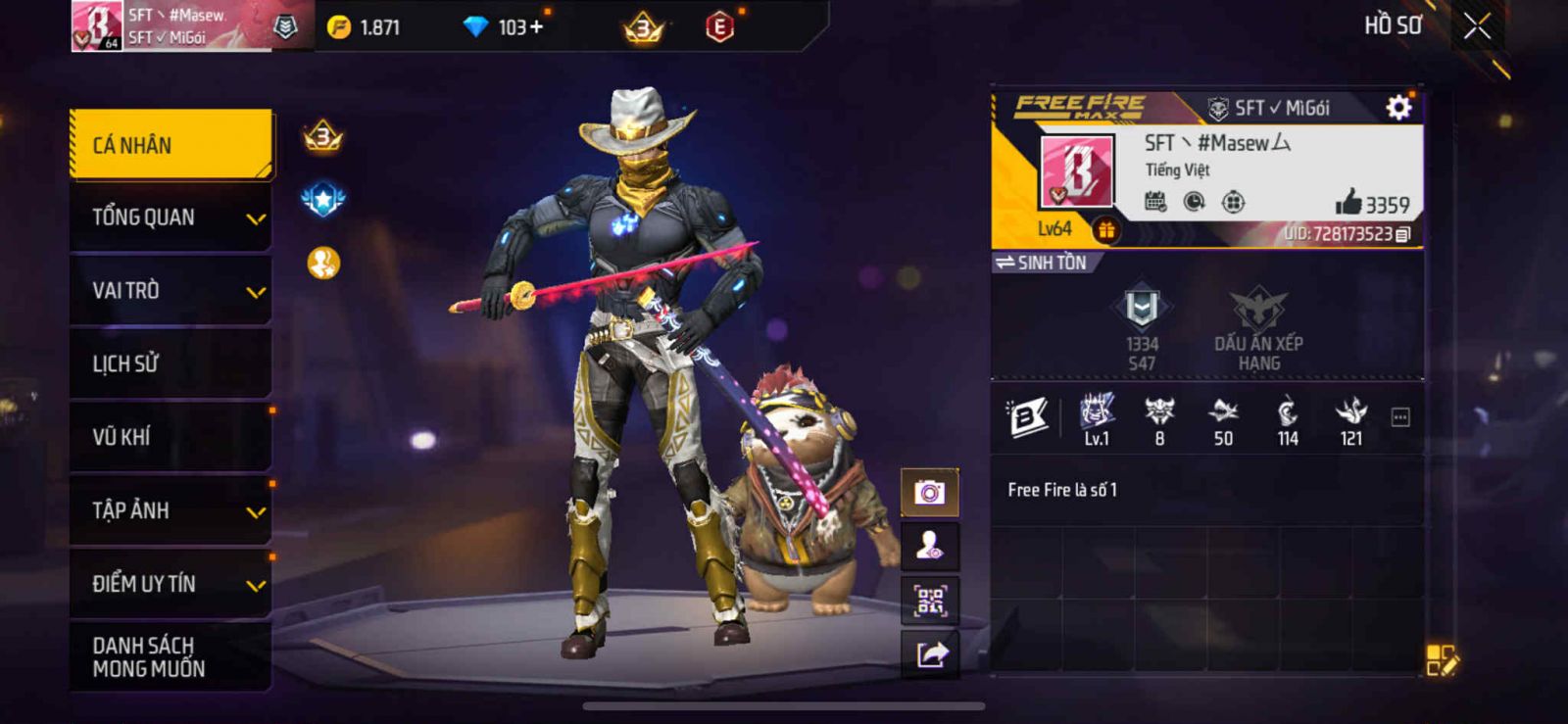Expand the TỔNG QUAN section
This screenshot has height=724, width=1568.
tap(171, 217)
